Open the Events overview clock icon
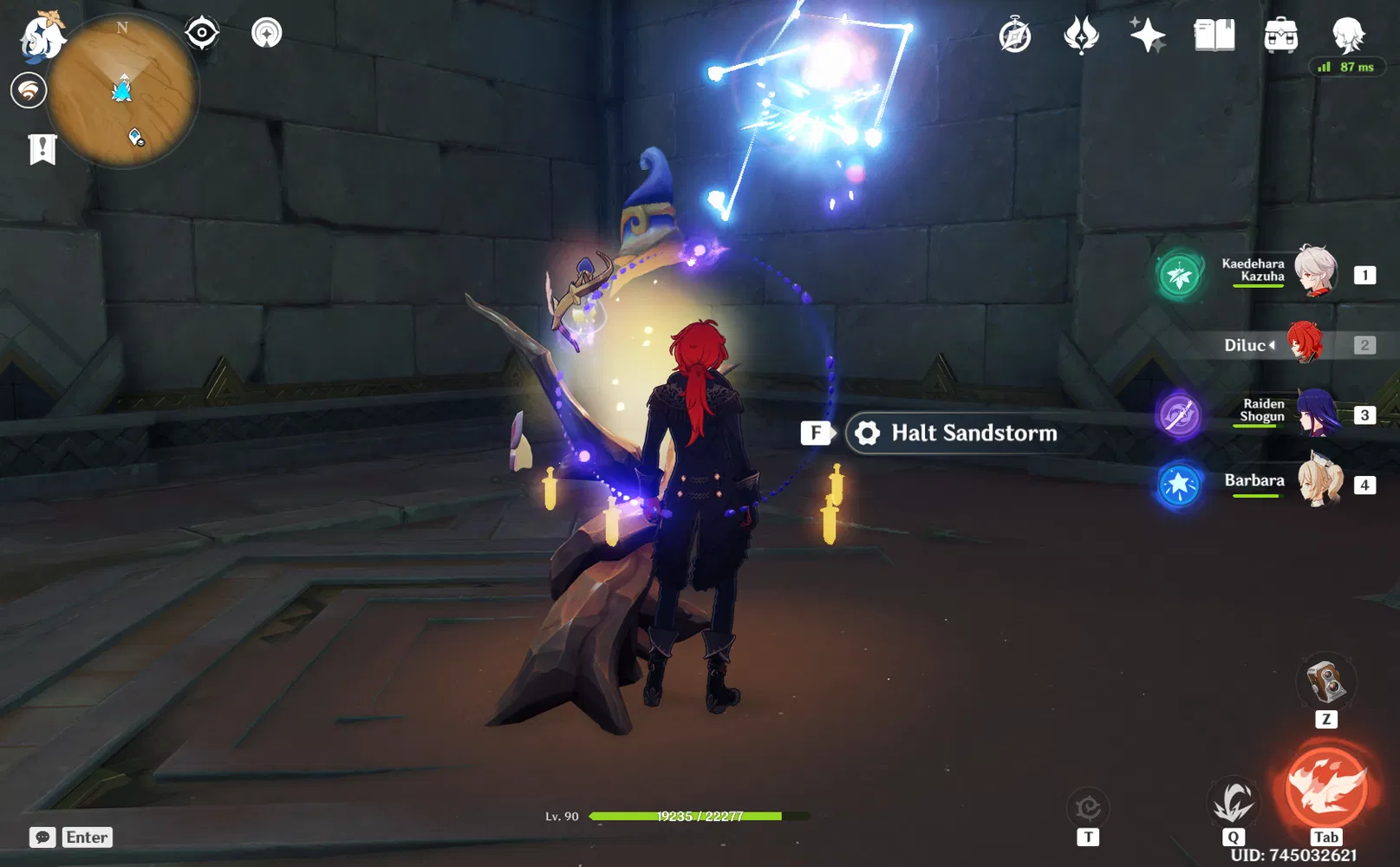1400x867 pixels. tap(1015, 36)
